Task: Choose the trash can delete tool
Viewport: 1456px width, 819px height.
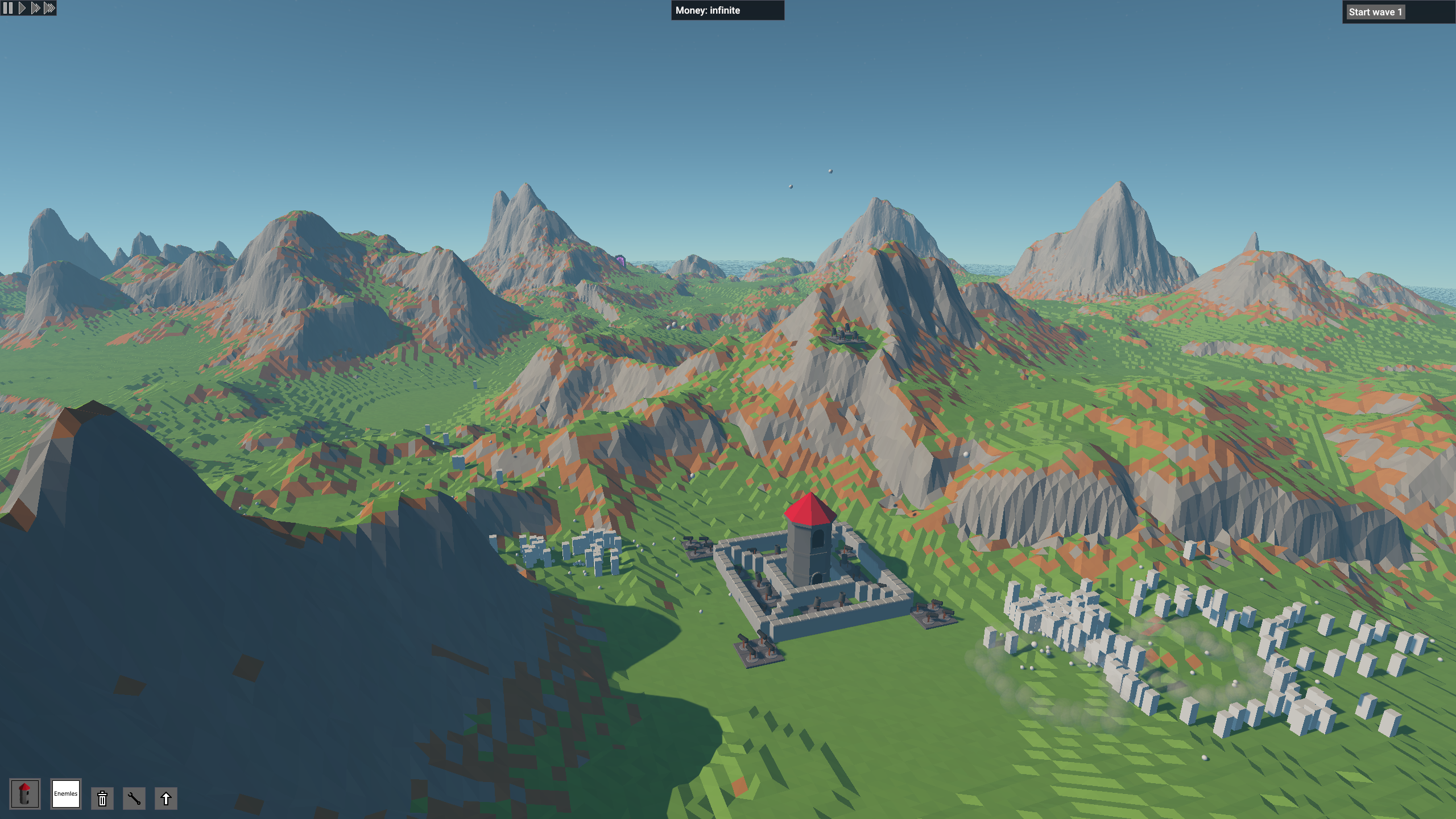Action: click(x=102, y=799)
